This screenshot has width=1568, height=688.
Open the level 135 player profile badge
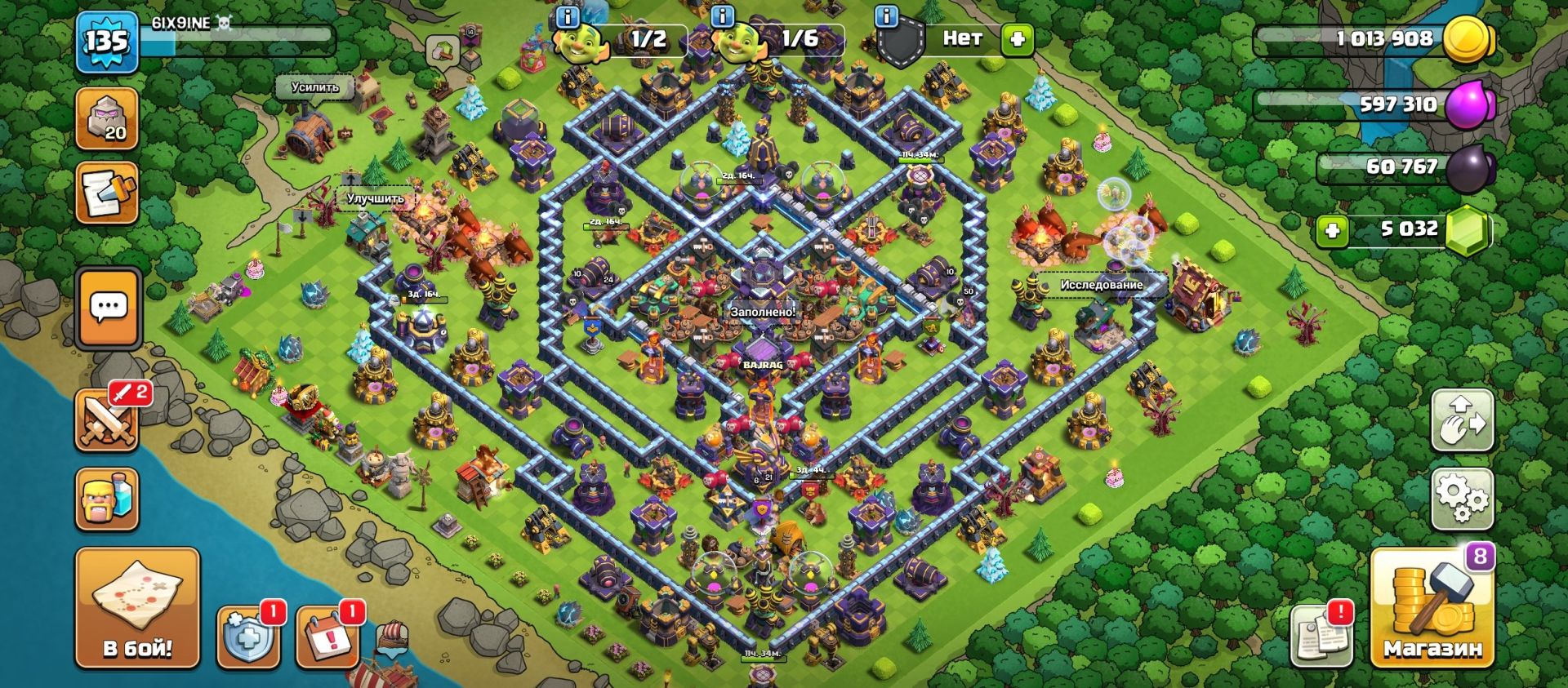106,41
